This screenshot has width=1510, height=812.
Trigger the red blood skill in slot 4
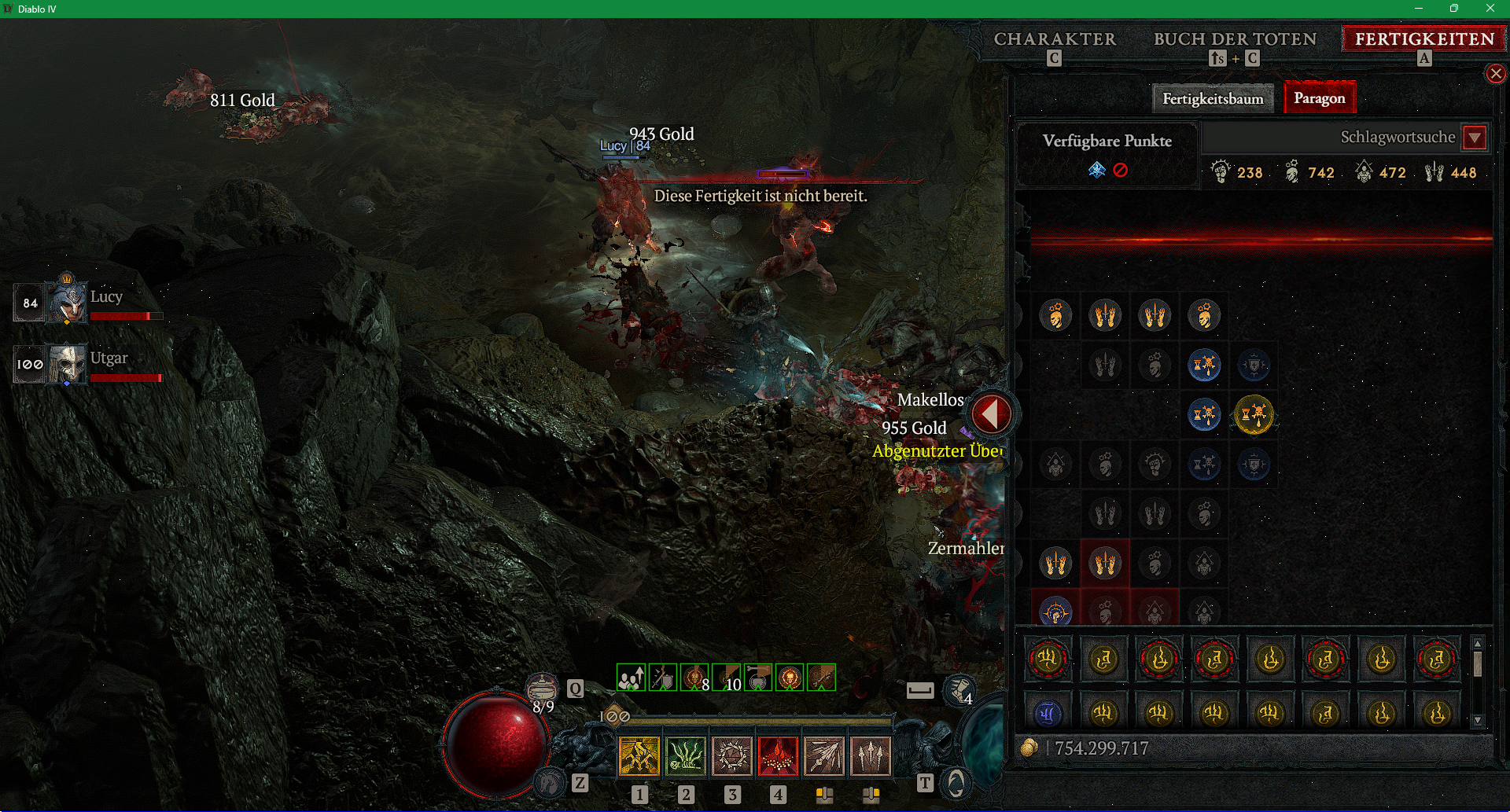click(x=778, y=756)
